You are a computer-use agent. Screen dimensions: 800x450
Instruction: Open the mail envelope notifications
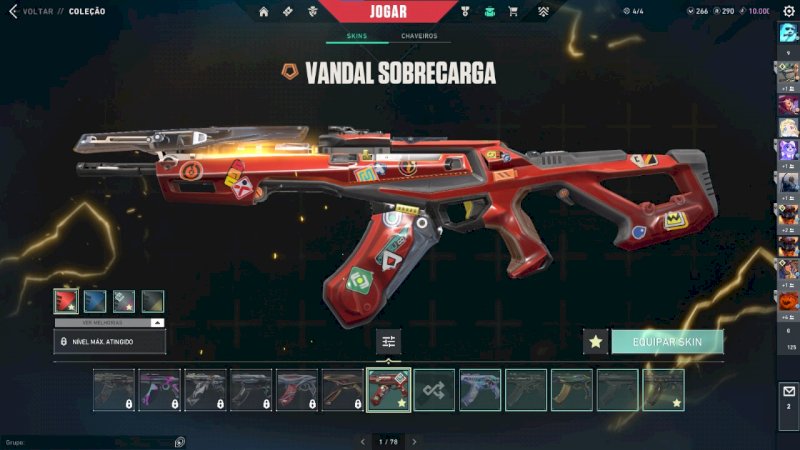click(x=788, y=391)
